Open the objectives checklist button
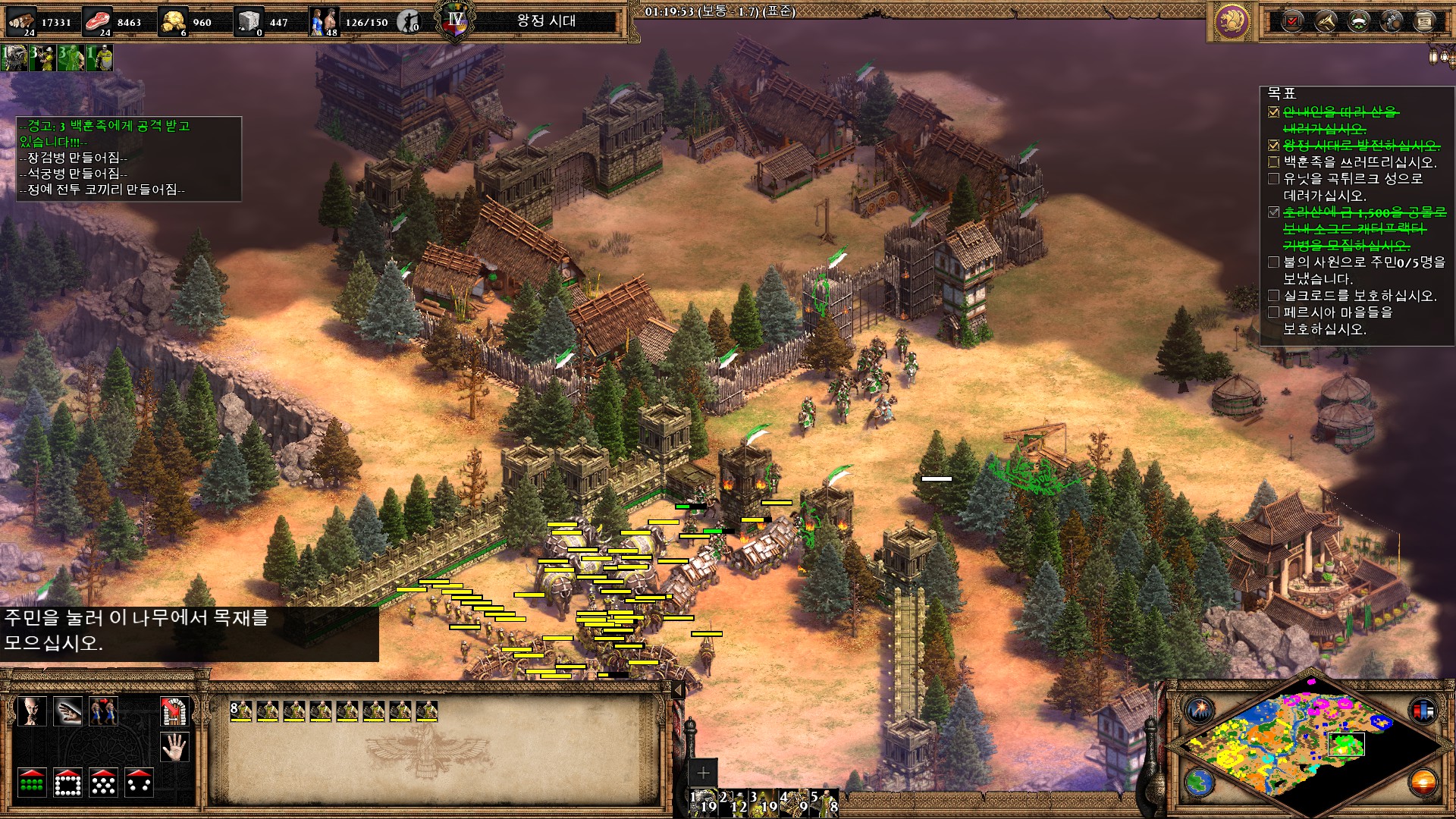This screenshot has width=1456, height=819. 1292,21
